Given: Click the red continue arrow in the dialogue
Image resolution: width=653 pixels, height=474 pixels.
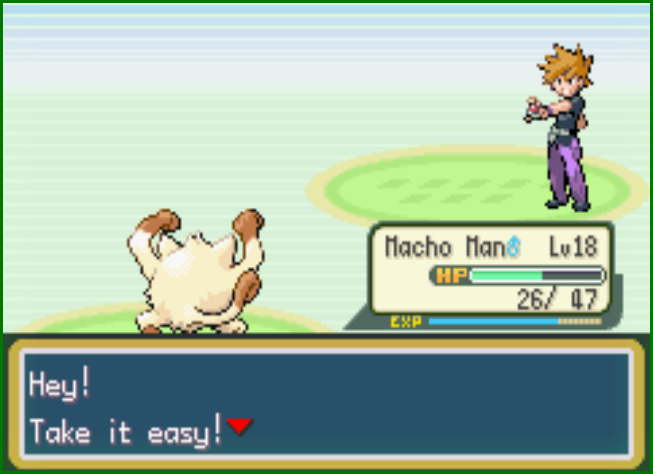Looking at the screenshot, I should coord(239,427).
